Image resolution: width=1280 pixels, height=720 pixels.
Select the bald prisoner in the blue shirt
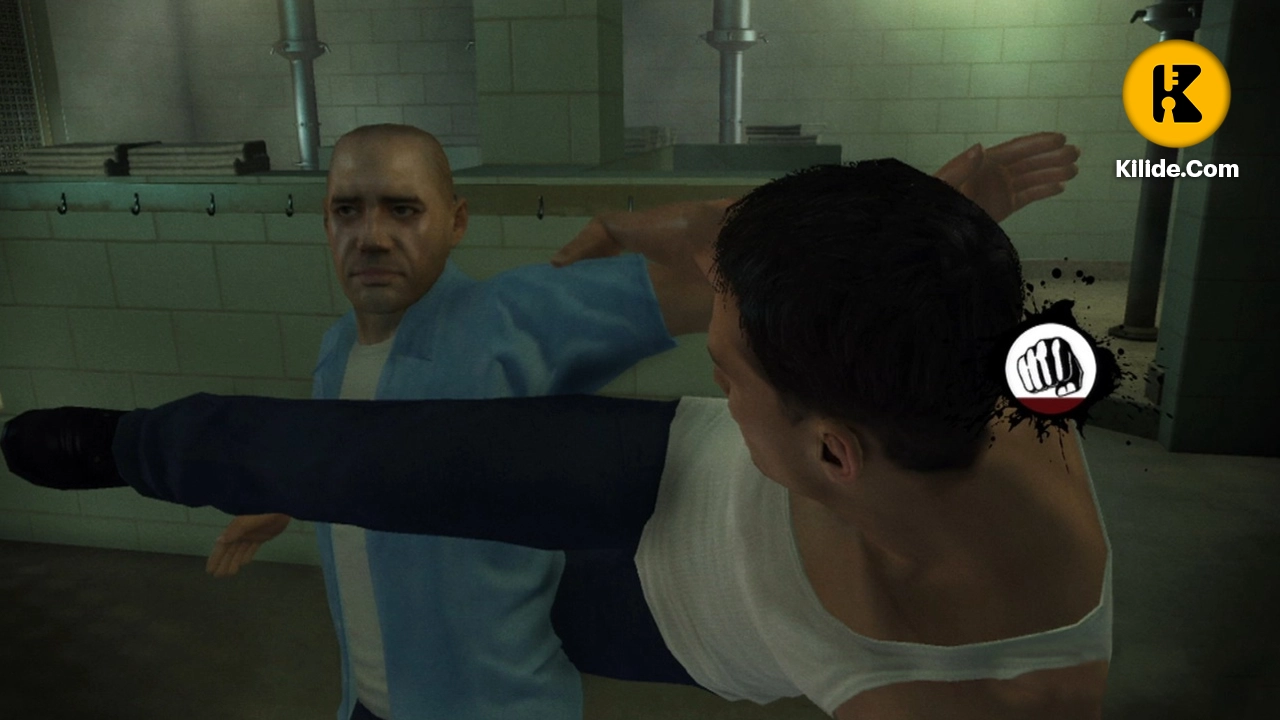pyautogui.click(x=390, y=235)
